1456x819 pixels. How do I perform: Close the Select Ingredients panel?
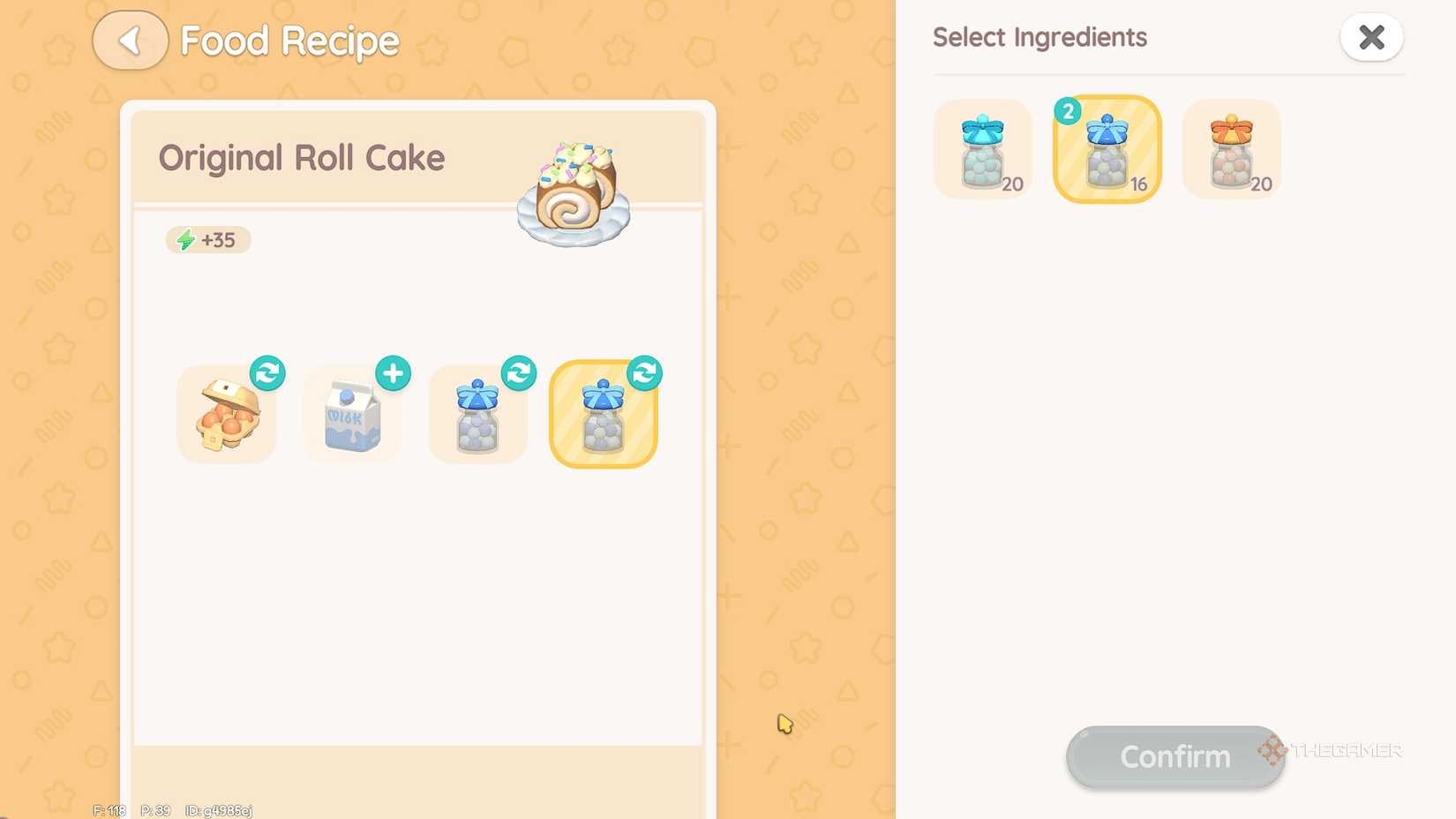1371,37
